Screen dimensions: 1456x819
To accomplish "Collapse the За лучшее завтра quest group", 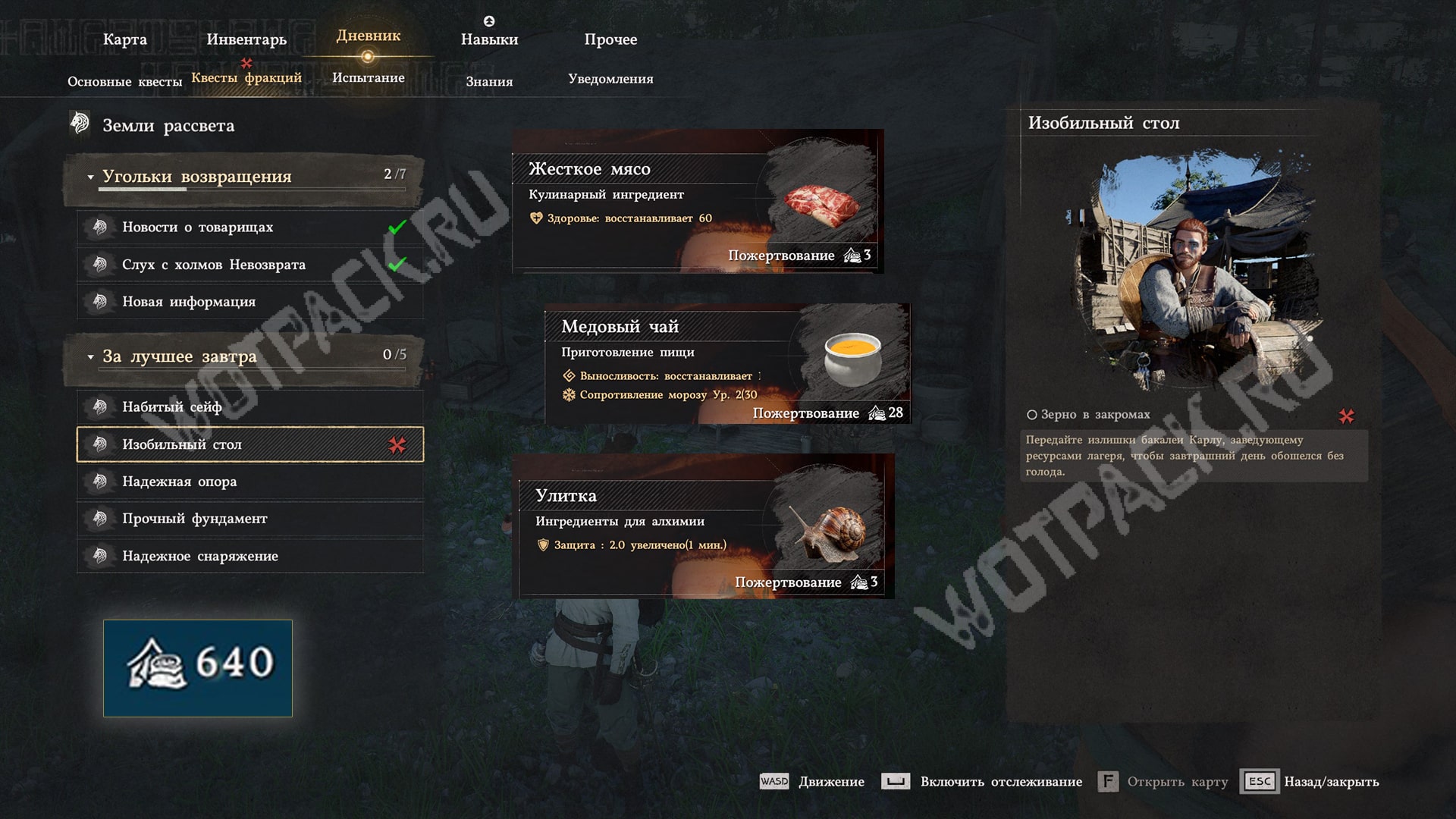I will tap(90, 356).
